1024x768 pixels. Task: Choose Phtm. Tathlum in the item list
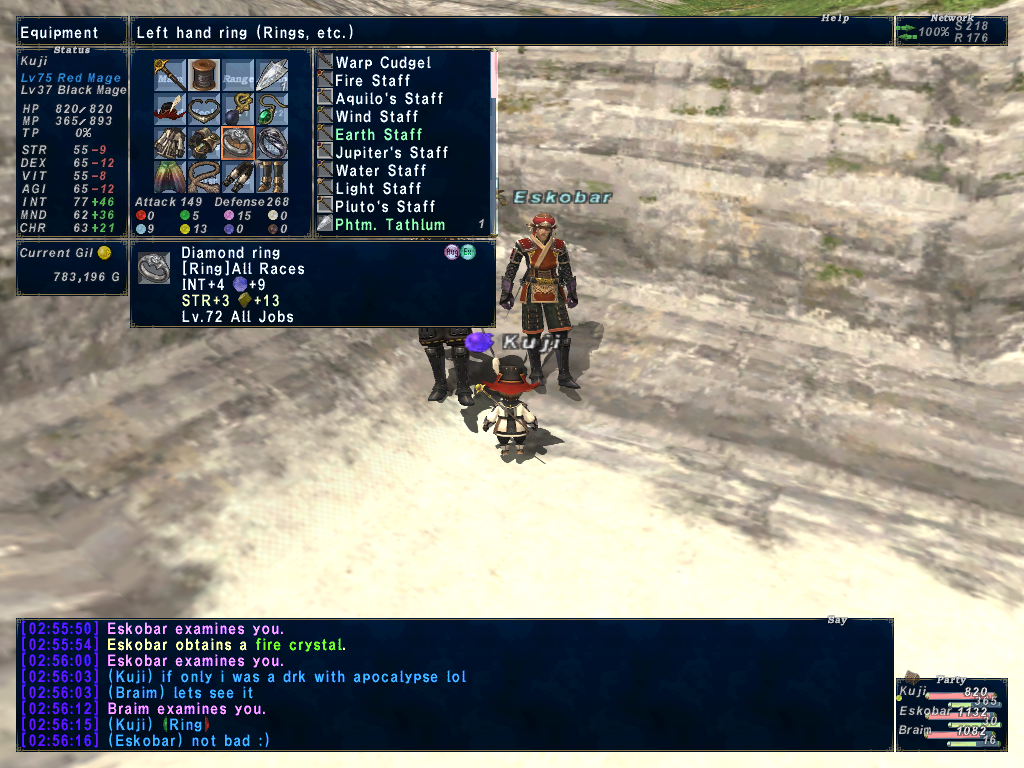[390, 225]
